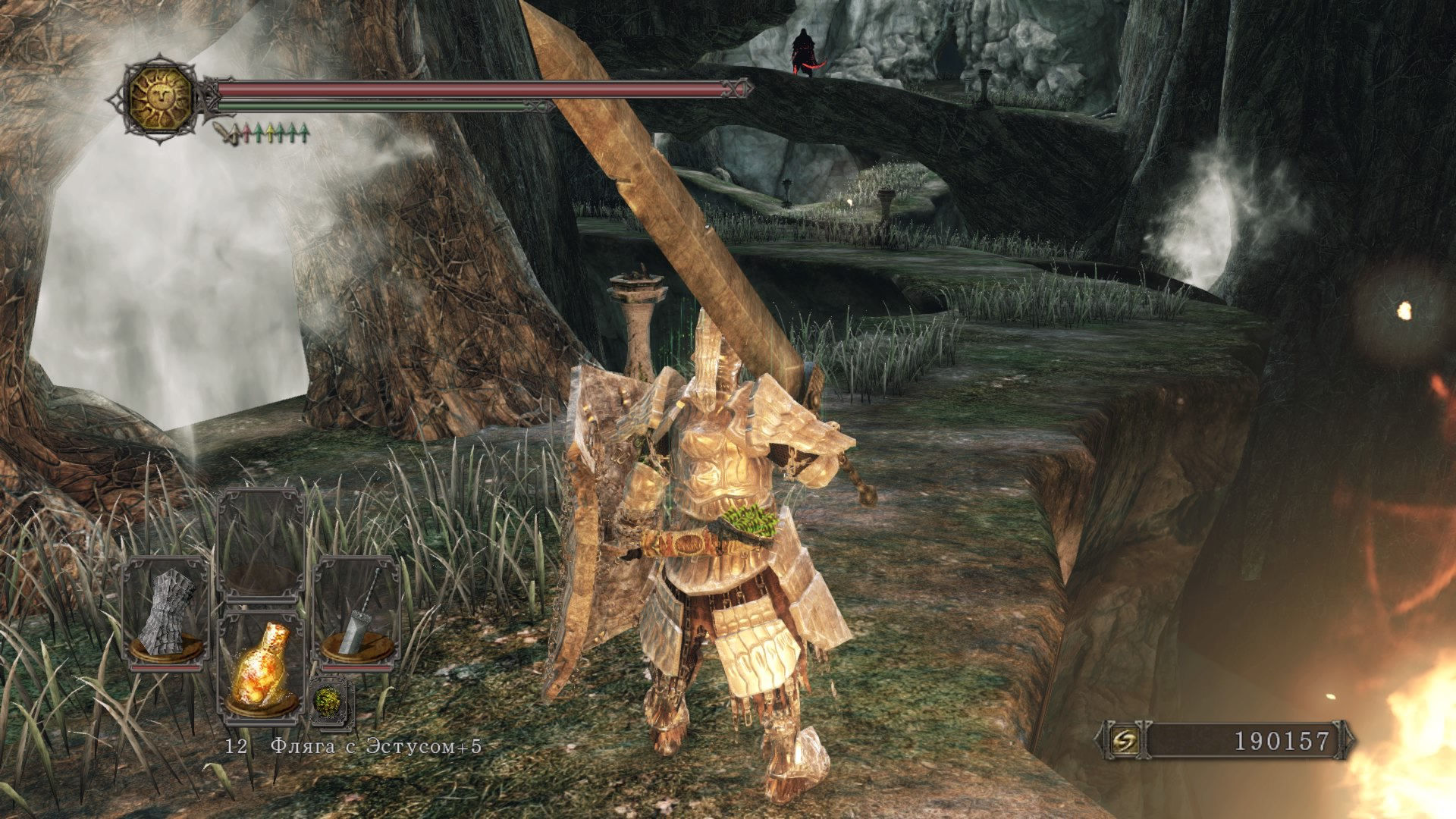The width and height of the screenshot is (1456, 819).
Task: Select the Estus Flask item slot
Action: [261, 667]
